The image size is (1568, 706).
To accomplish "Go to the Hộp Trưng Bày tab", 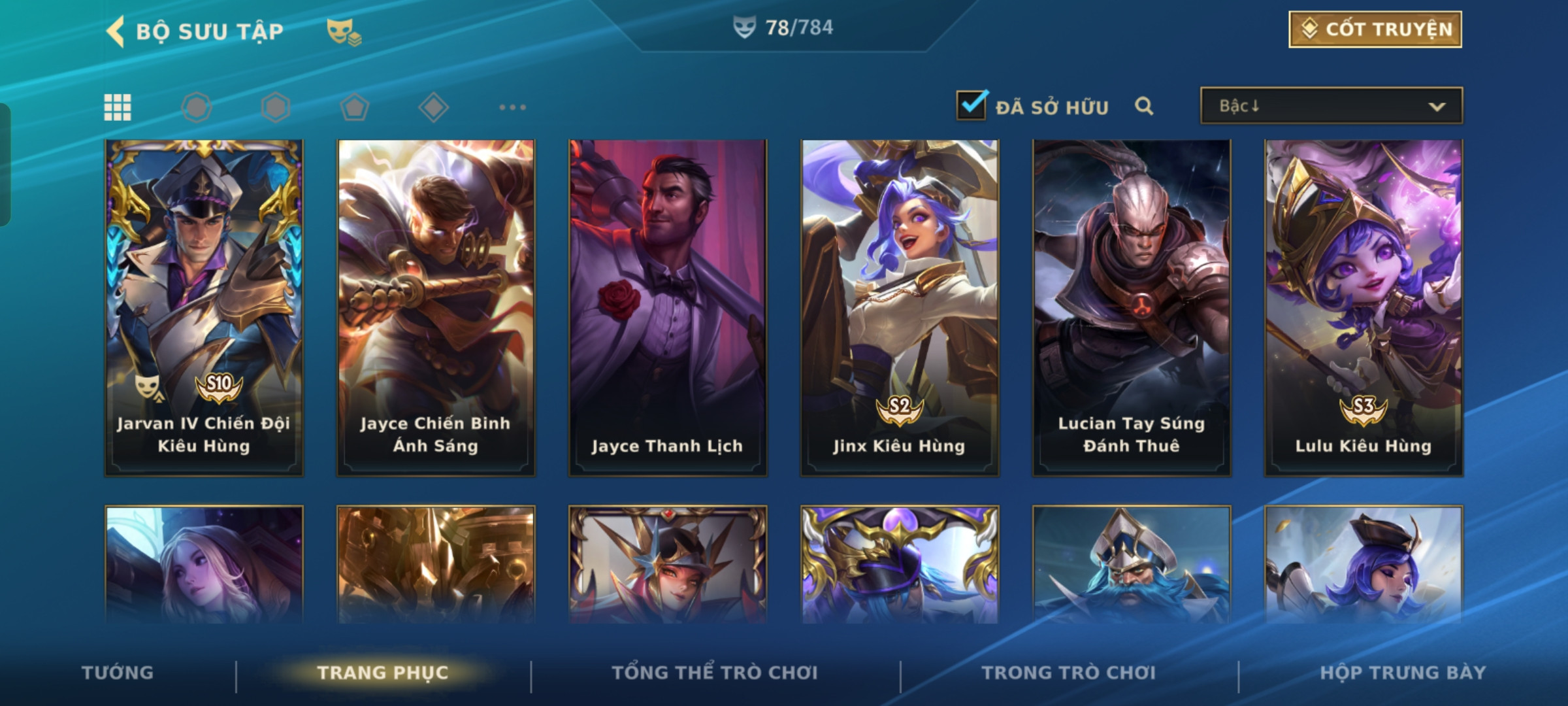I will (1403, 673).
